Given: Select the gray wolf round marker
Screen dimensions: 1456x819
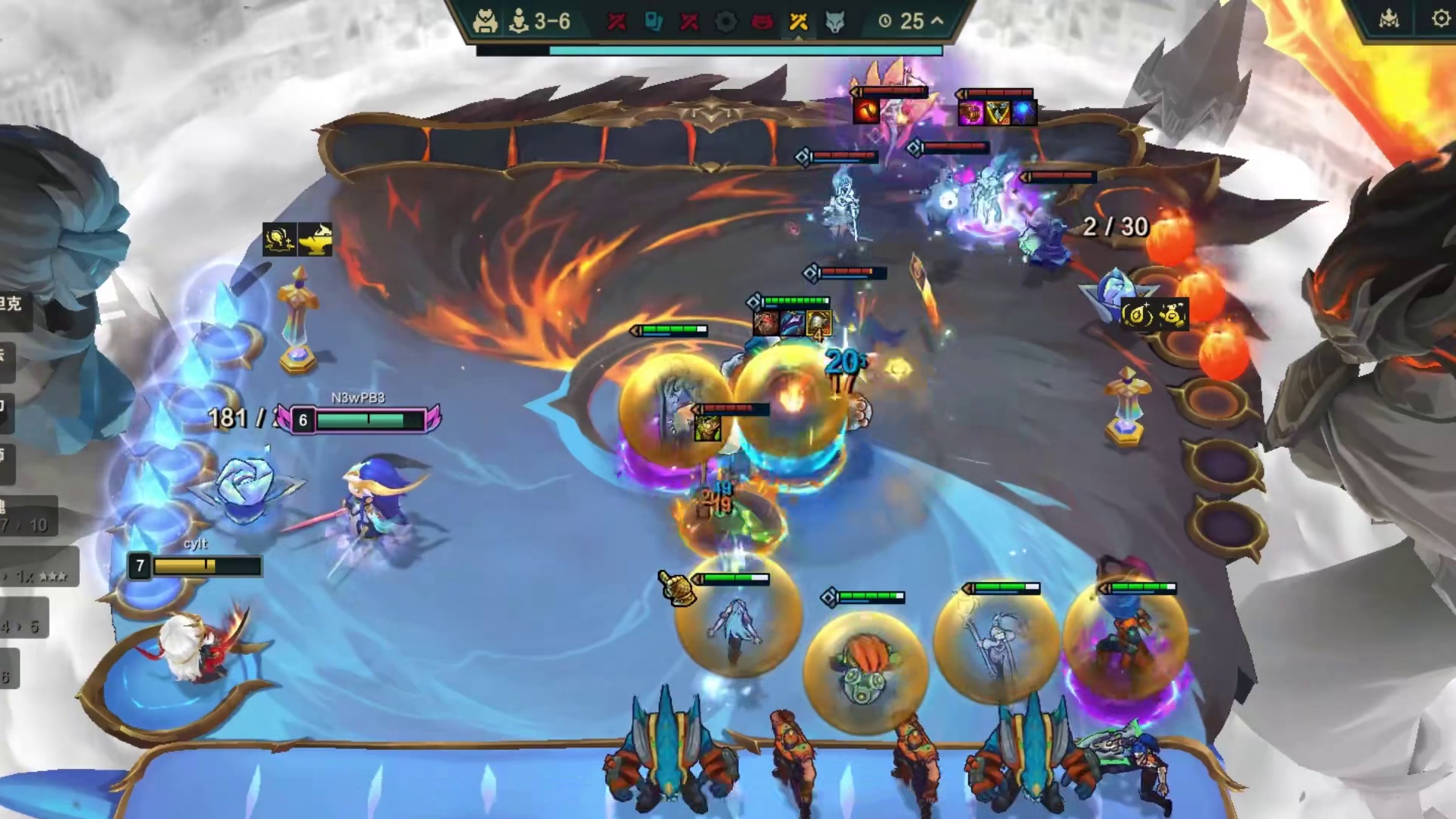Looking at the screenshot, I should click(x=834, y=21).
